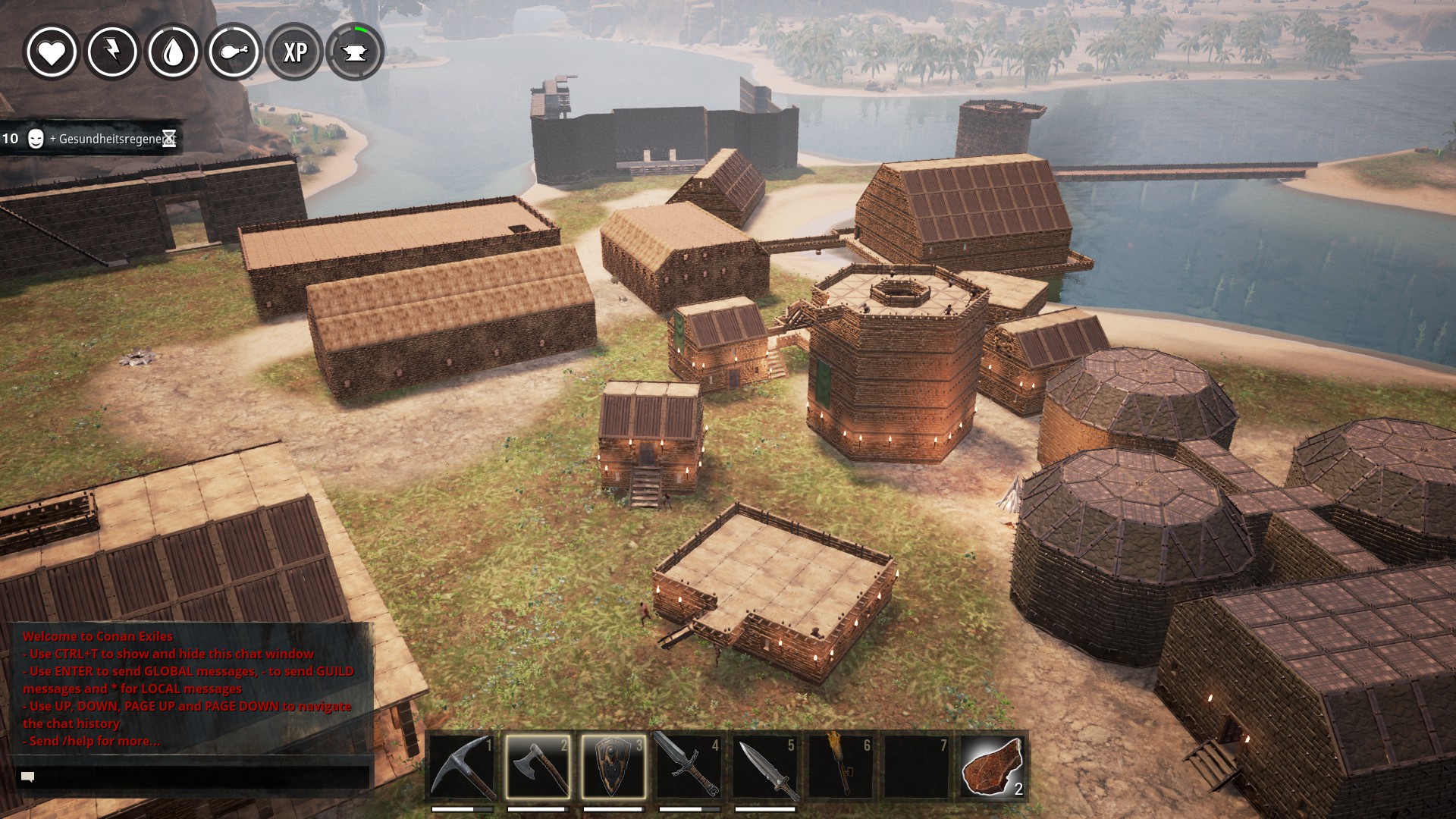Select the pickaxe in hotbar slot 1

point(462,766)
